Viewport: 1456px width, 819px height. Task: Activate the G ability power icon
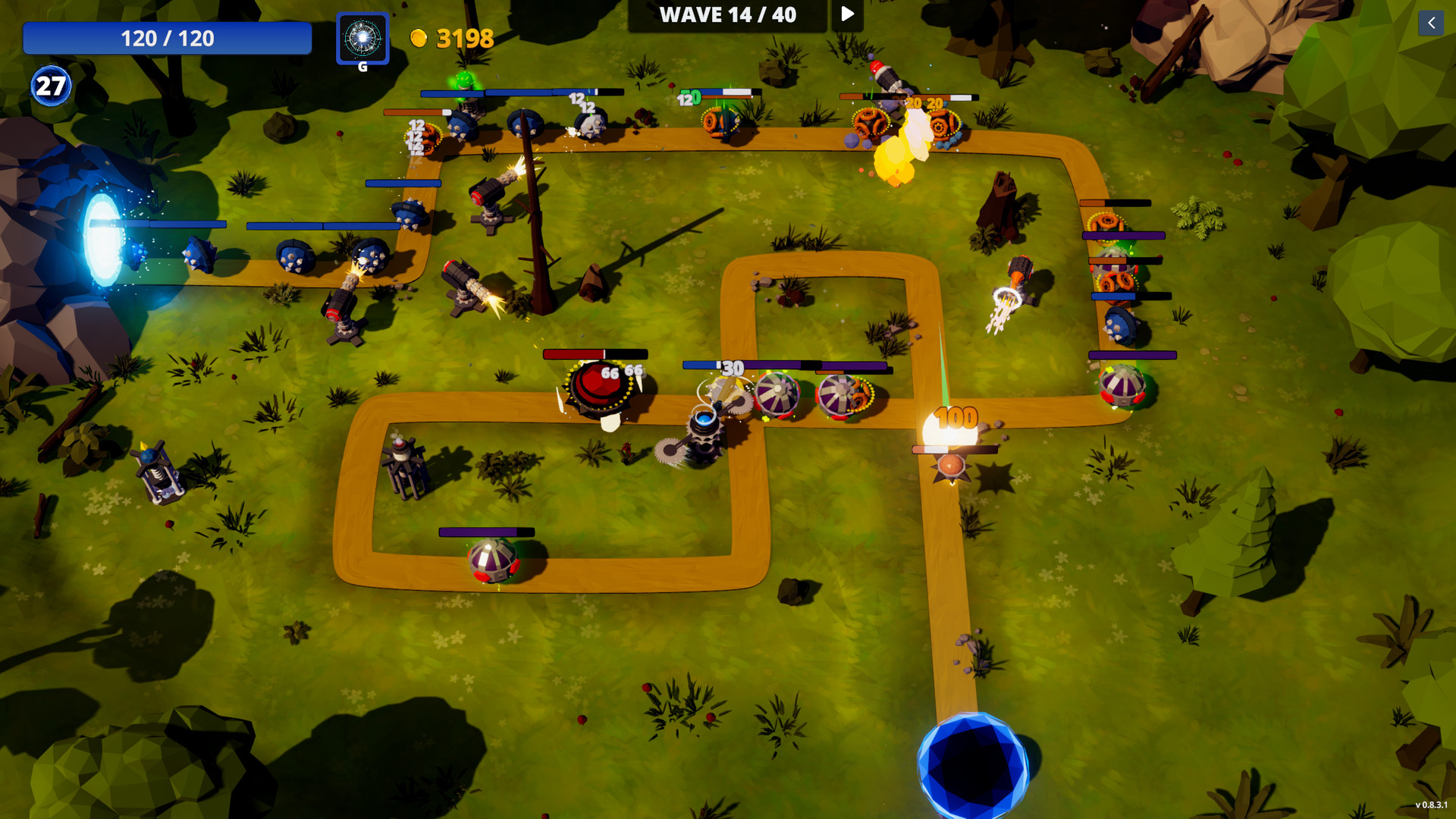pyautogui.click(x=362, y=38)
